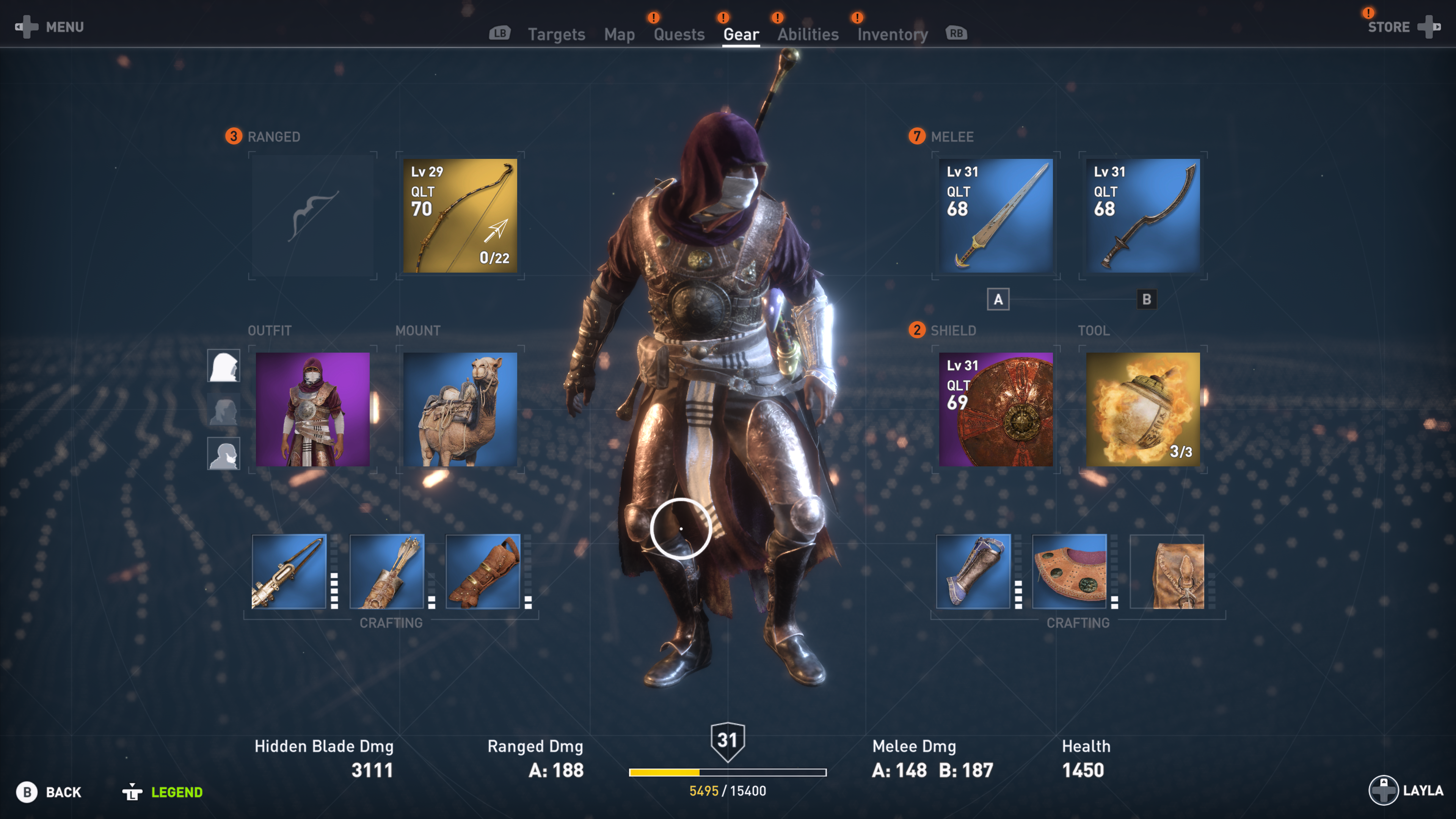
Task: Select the straight sword in melee slot A
Action: pos(995,216)
